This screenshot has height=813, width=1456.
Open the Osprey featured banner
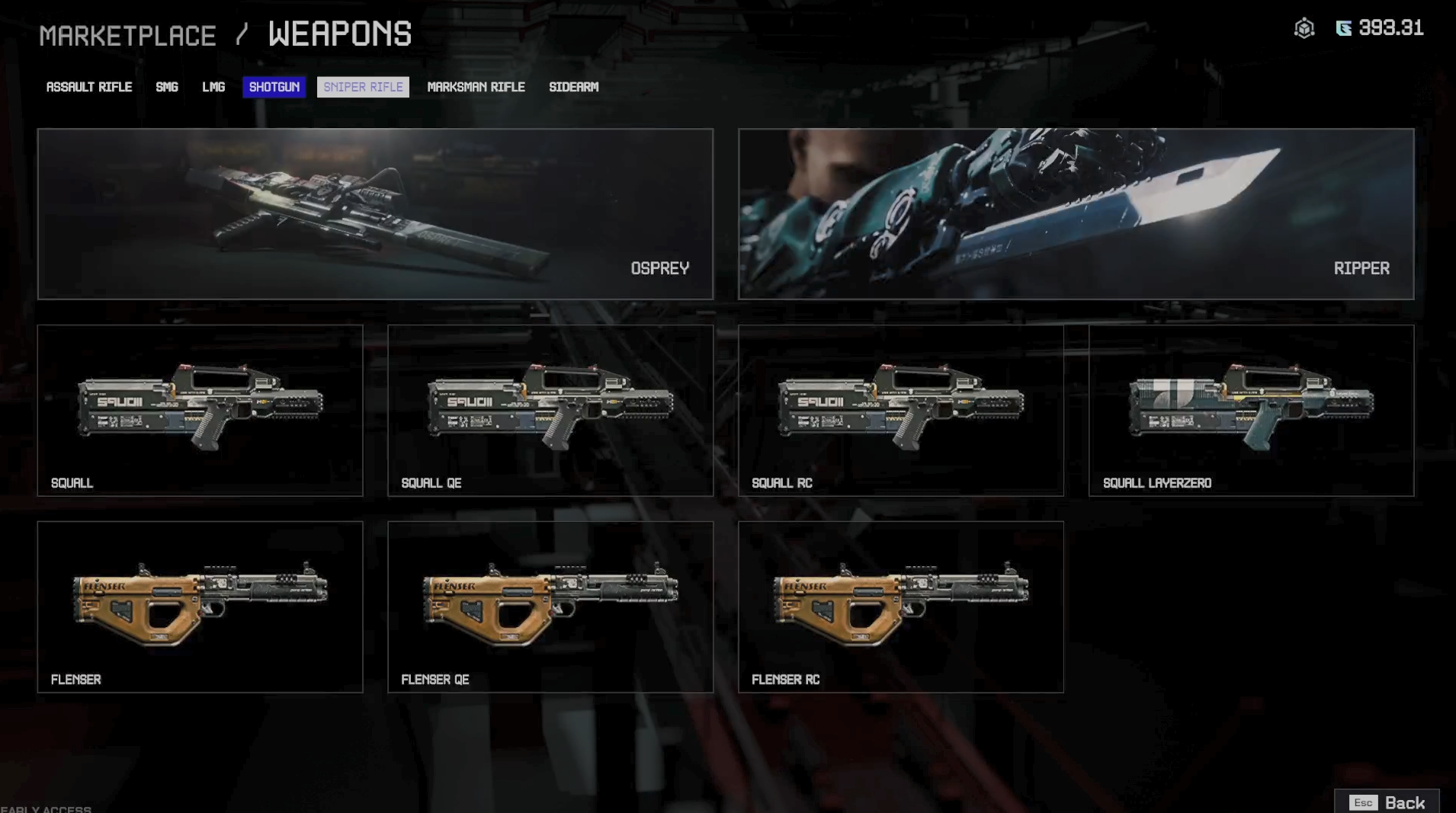click(x=375, y=213)
